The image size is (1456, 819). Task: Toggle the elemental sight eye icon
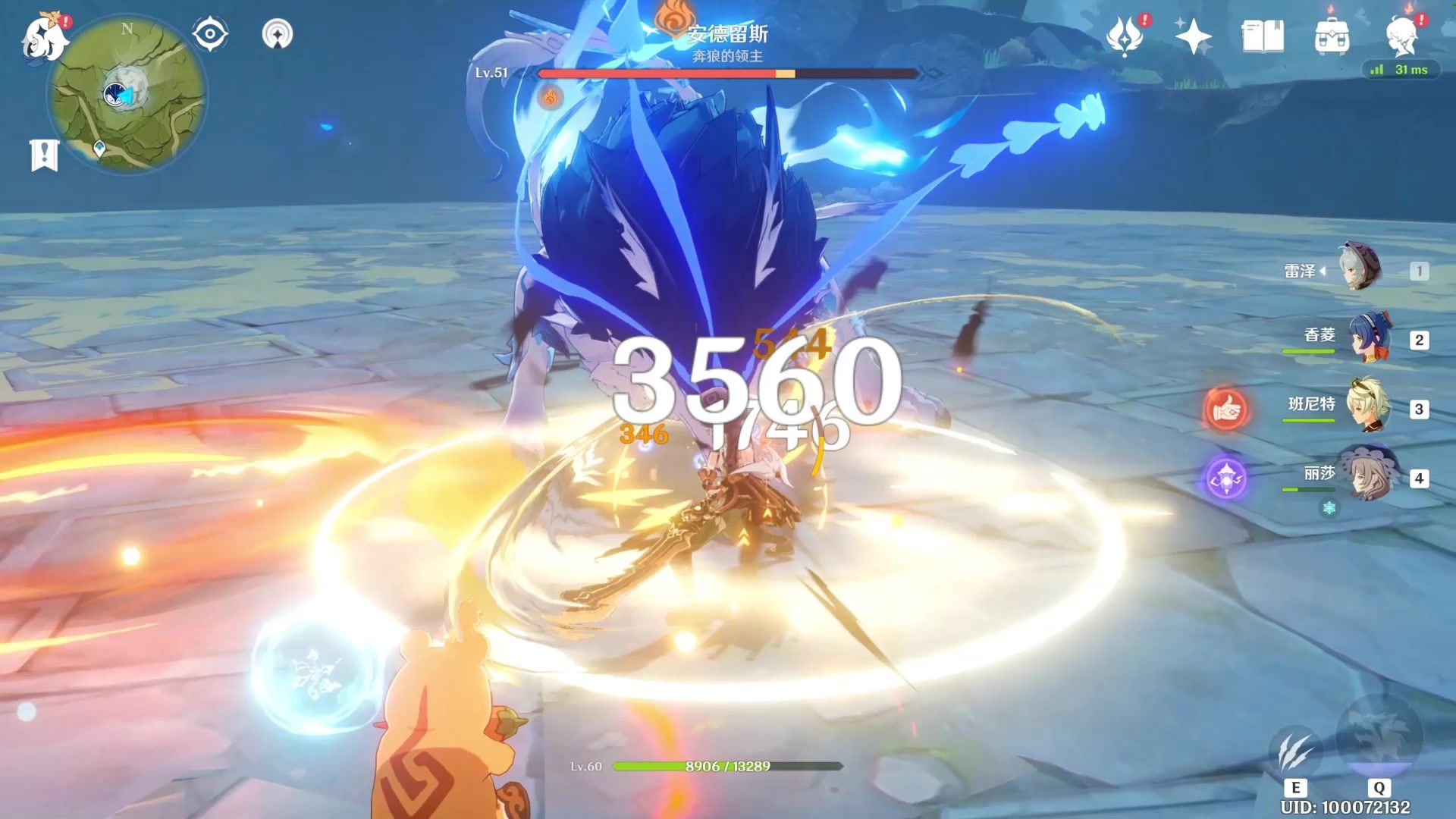[x=210, y=34]
